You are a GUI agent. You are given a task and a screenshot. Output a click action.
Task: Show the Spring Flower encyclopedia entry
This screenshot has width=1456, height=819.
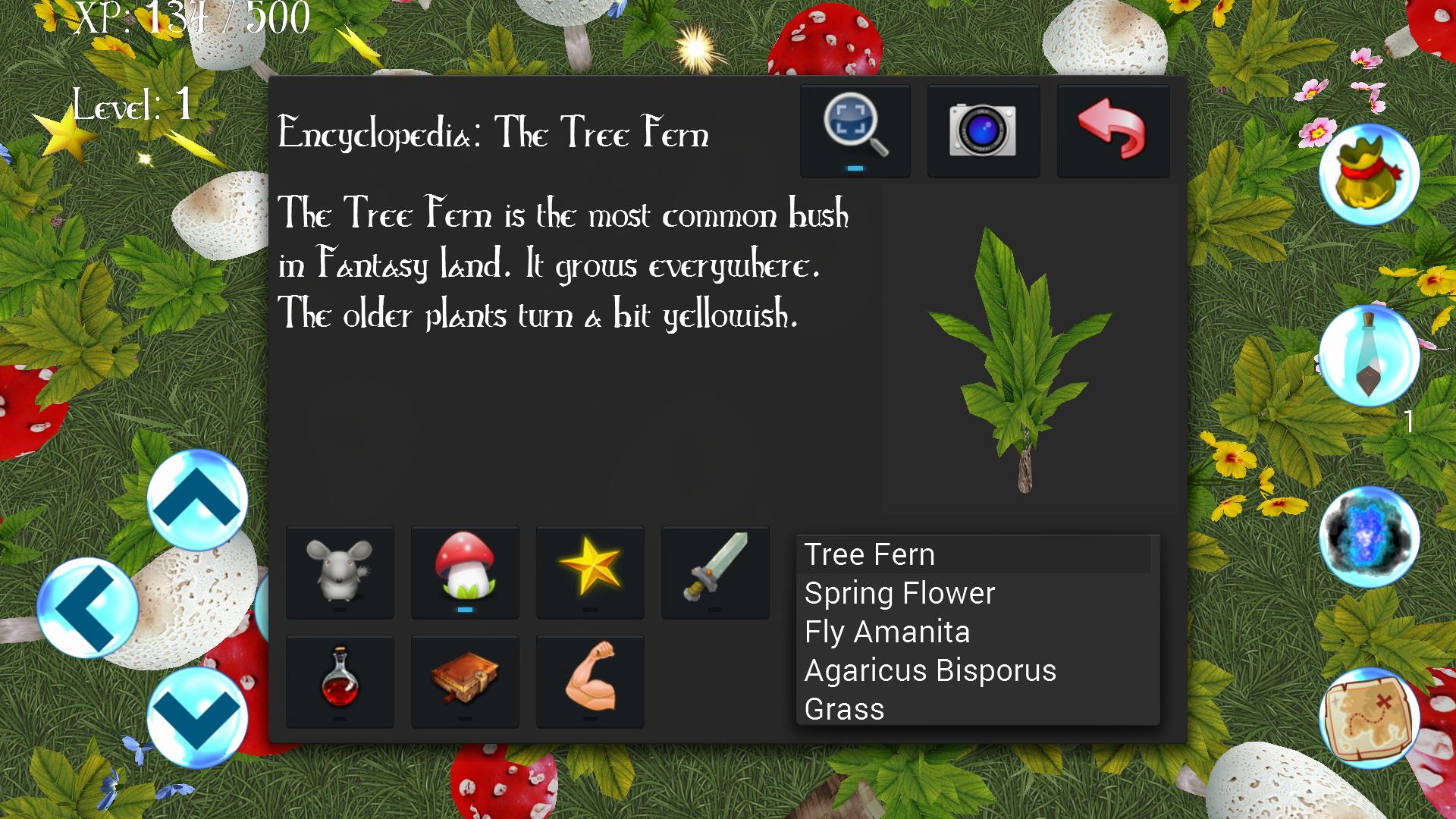pos(899,593)
